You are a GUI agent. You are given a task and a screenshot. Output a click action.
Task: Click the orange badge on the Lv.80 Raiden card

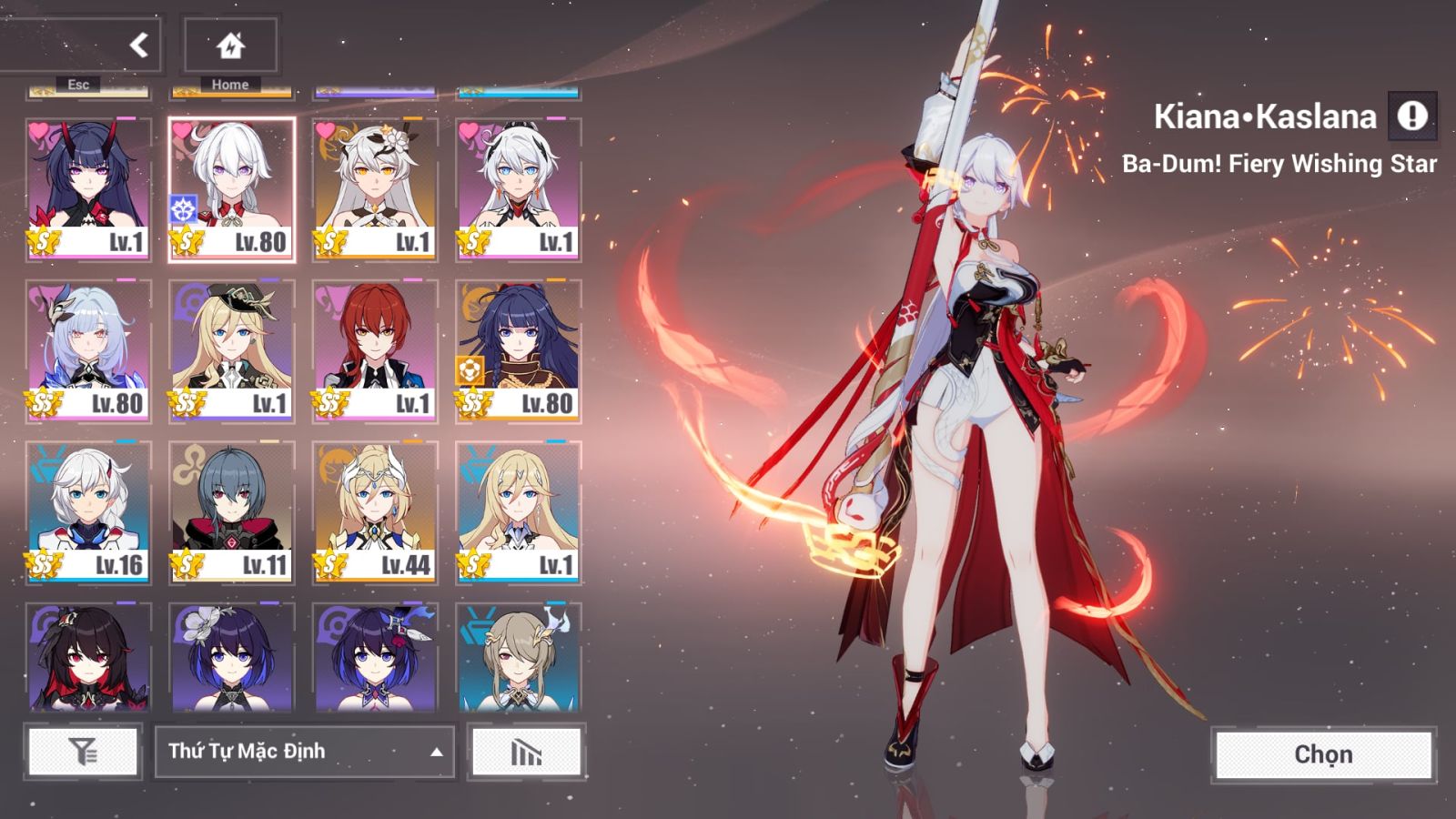click(x=471, y=369)
